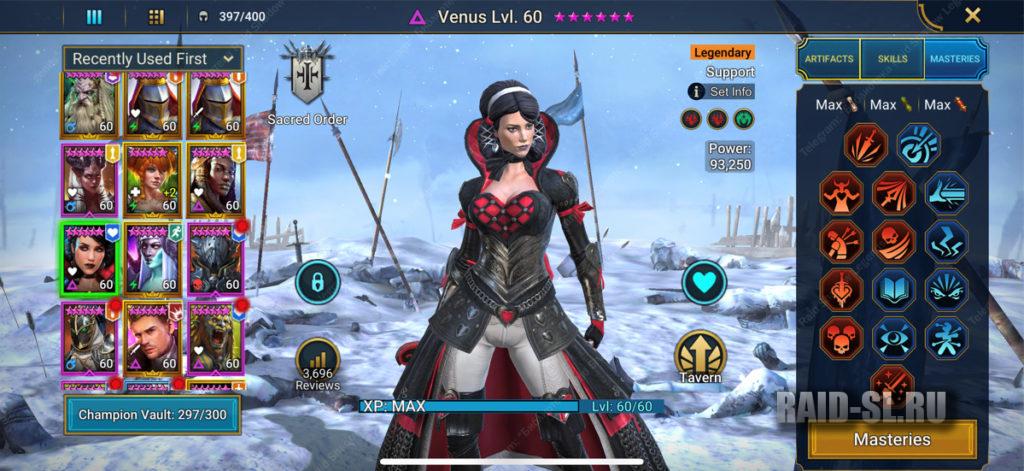Inspect the blue eye mastery icon
The width and height of the screenshot is (1024, 471).
893,337
